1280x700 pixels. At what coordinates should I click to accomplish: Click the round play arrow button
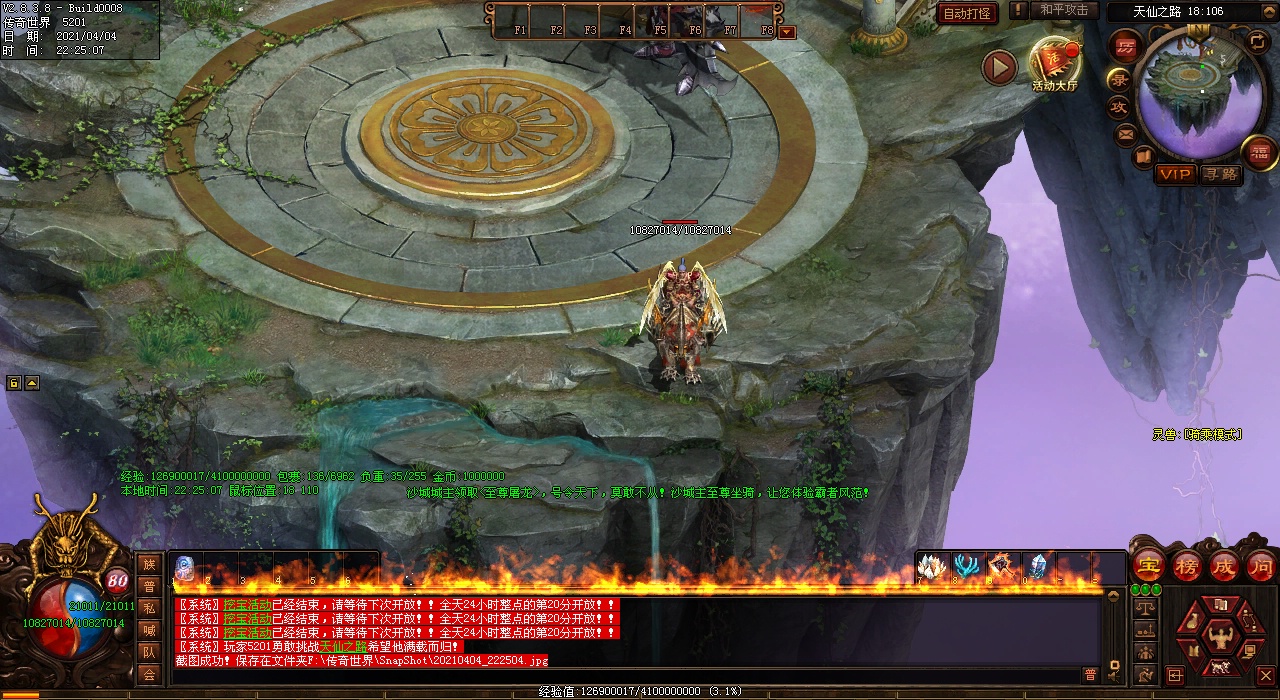click(999, 67)
